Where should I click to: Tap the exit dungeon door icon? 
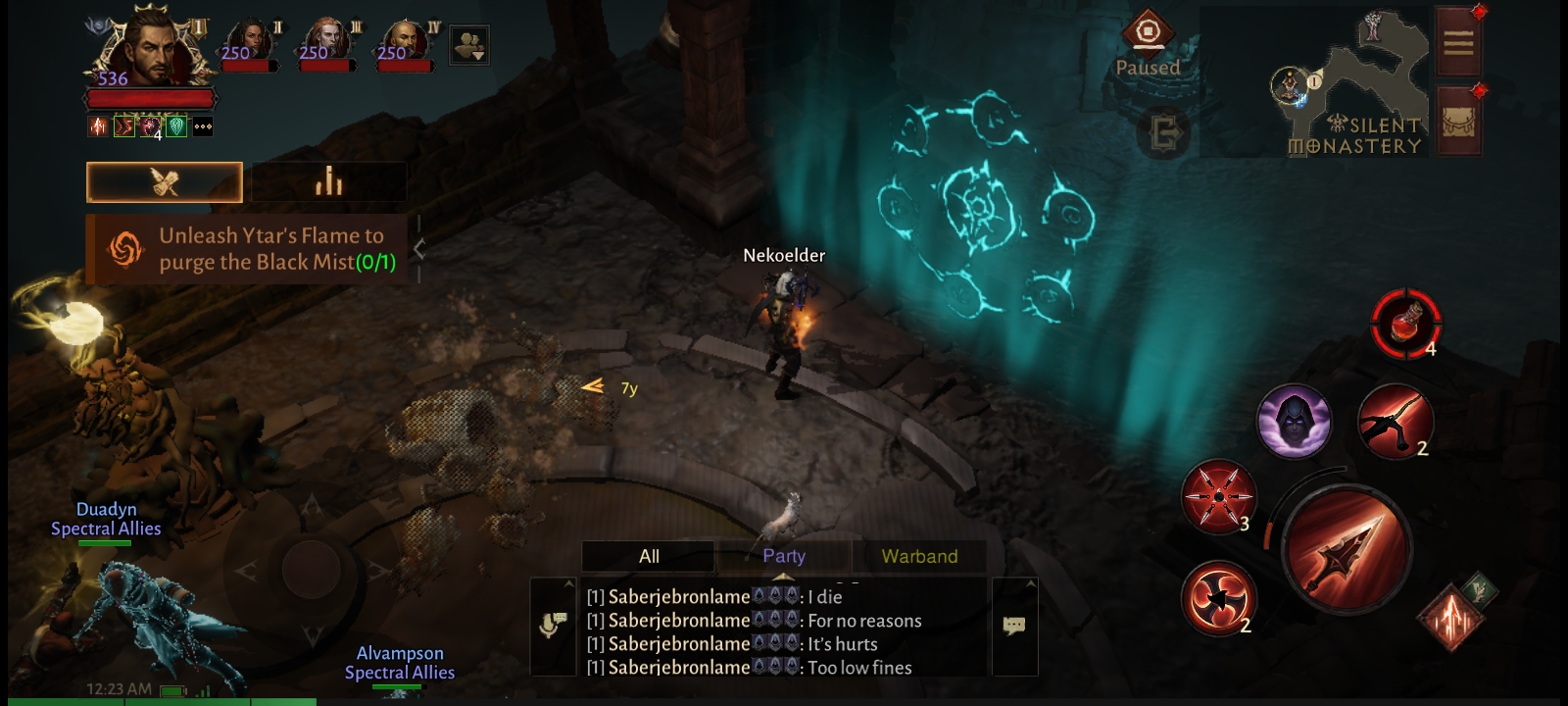point(1164,132)
